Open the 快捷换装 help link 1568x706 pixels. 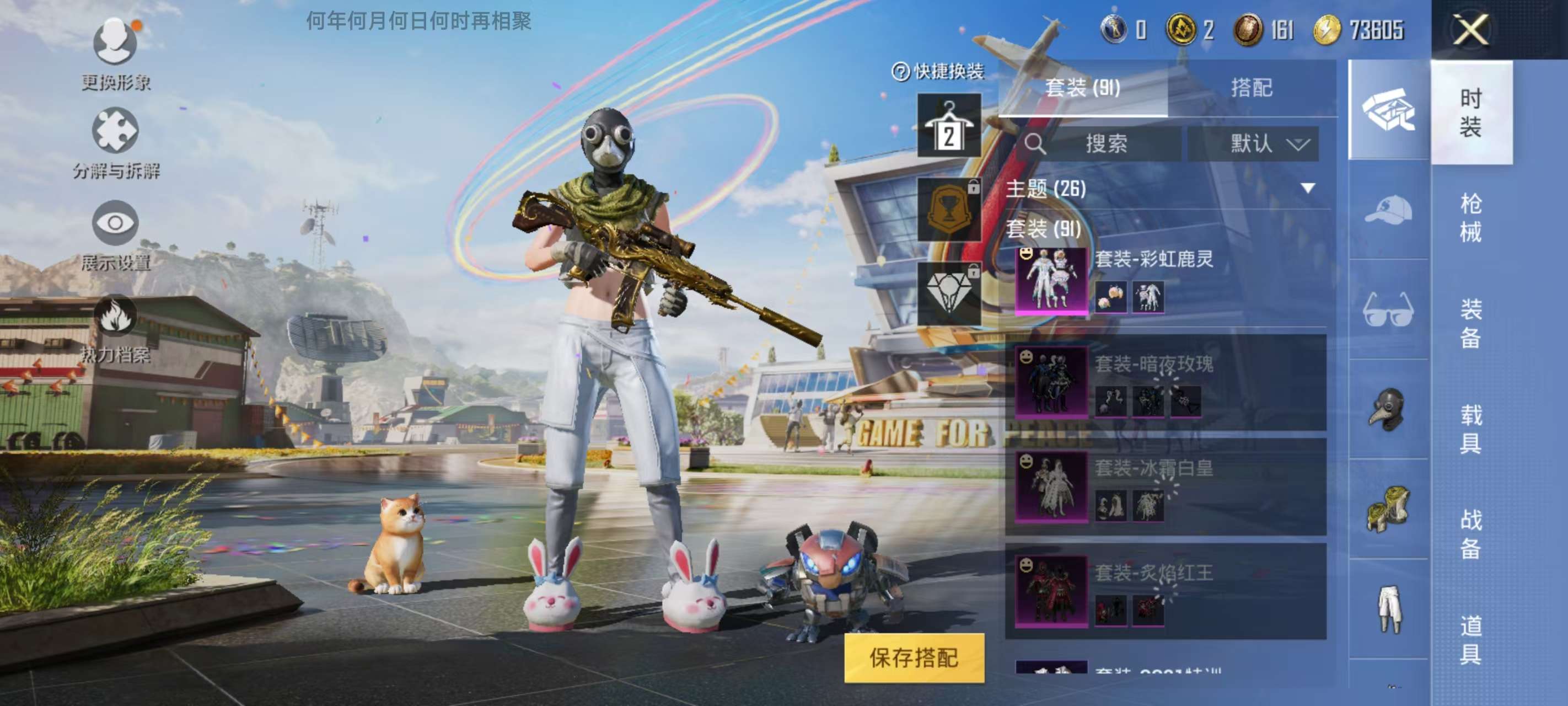[942, 71]
